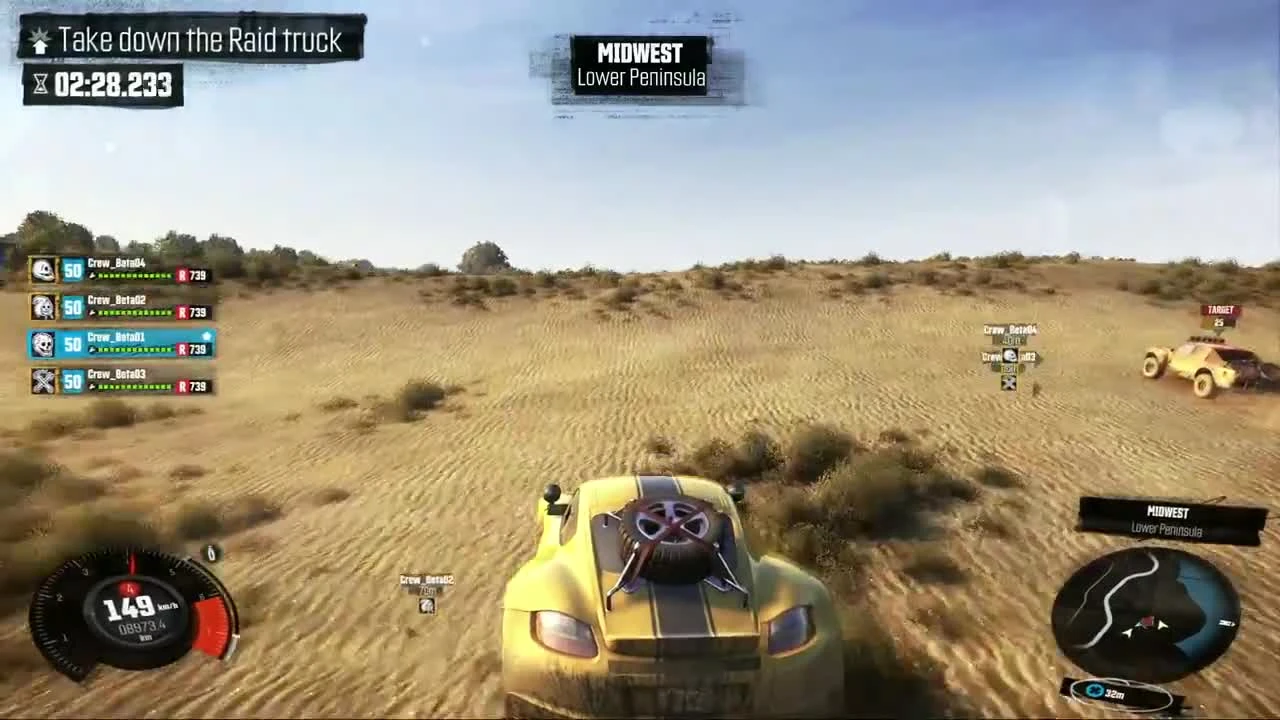Click the skull avatar on Crew_Beta01's row

(42, 343)
